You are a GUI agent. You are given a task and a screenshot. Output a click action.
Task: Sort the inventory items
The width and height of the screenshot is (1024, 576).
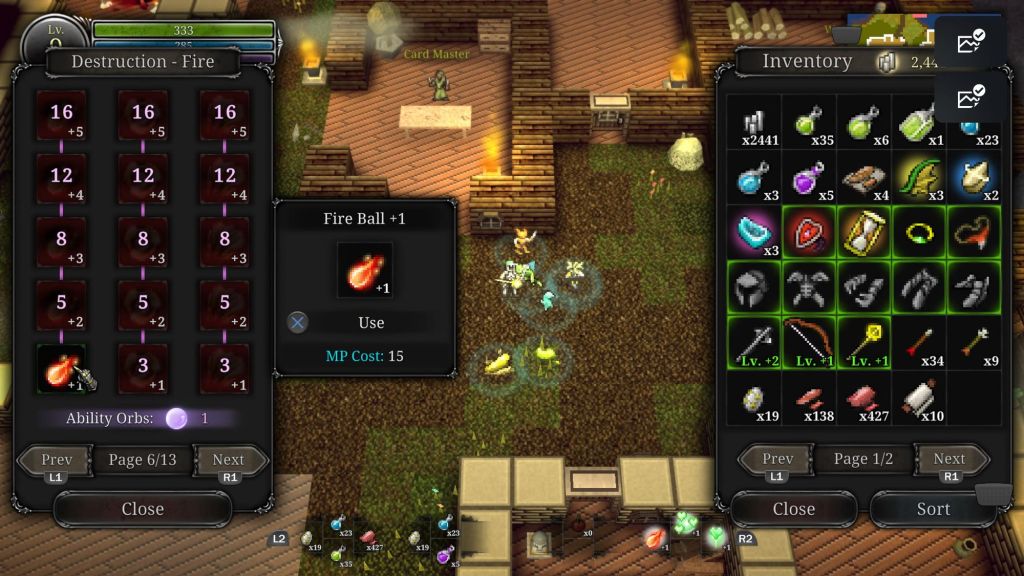click(x=932, y=509)
